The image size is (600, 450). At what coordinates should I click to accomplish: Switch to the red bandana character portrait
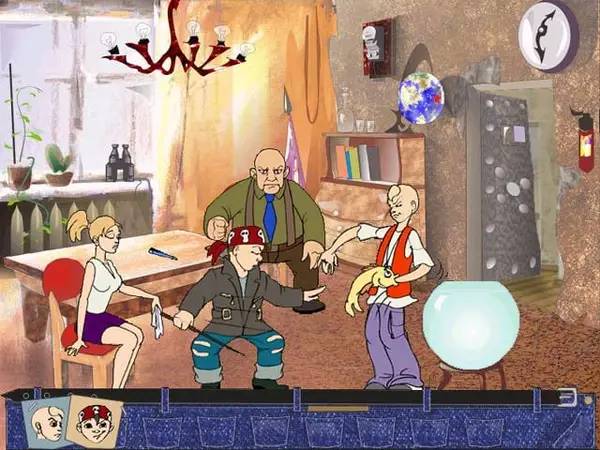pyautogui.click(x=96, y=420)
